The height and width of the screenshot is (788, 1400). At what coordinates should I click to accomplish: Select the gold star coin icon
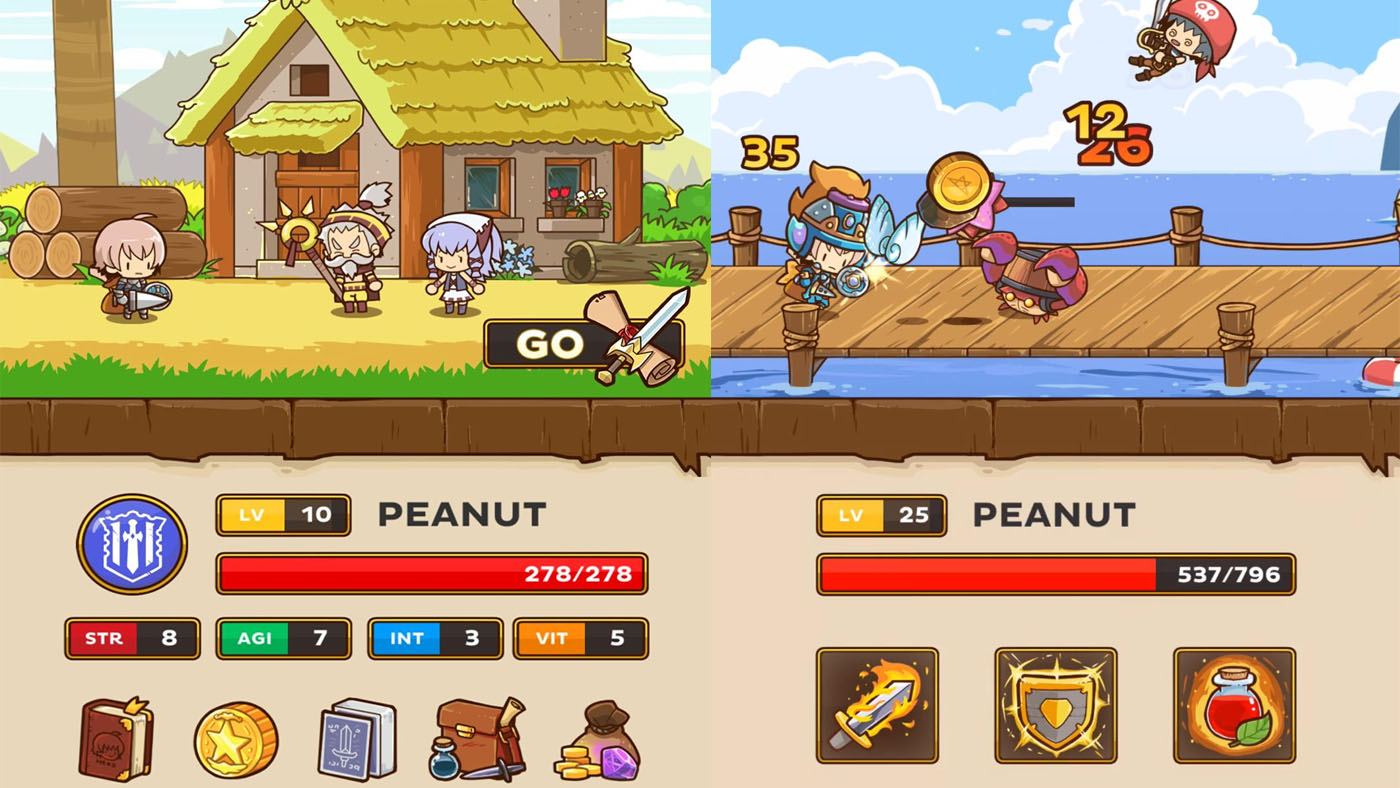236,740
